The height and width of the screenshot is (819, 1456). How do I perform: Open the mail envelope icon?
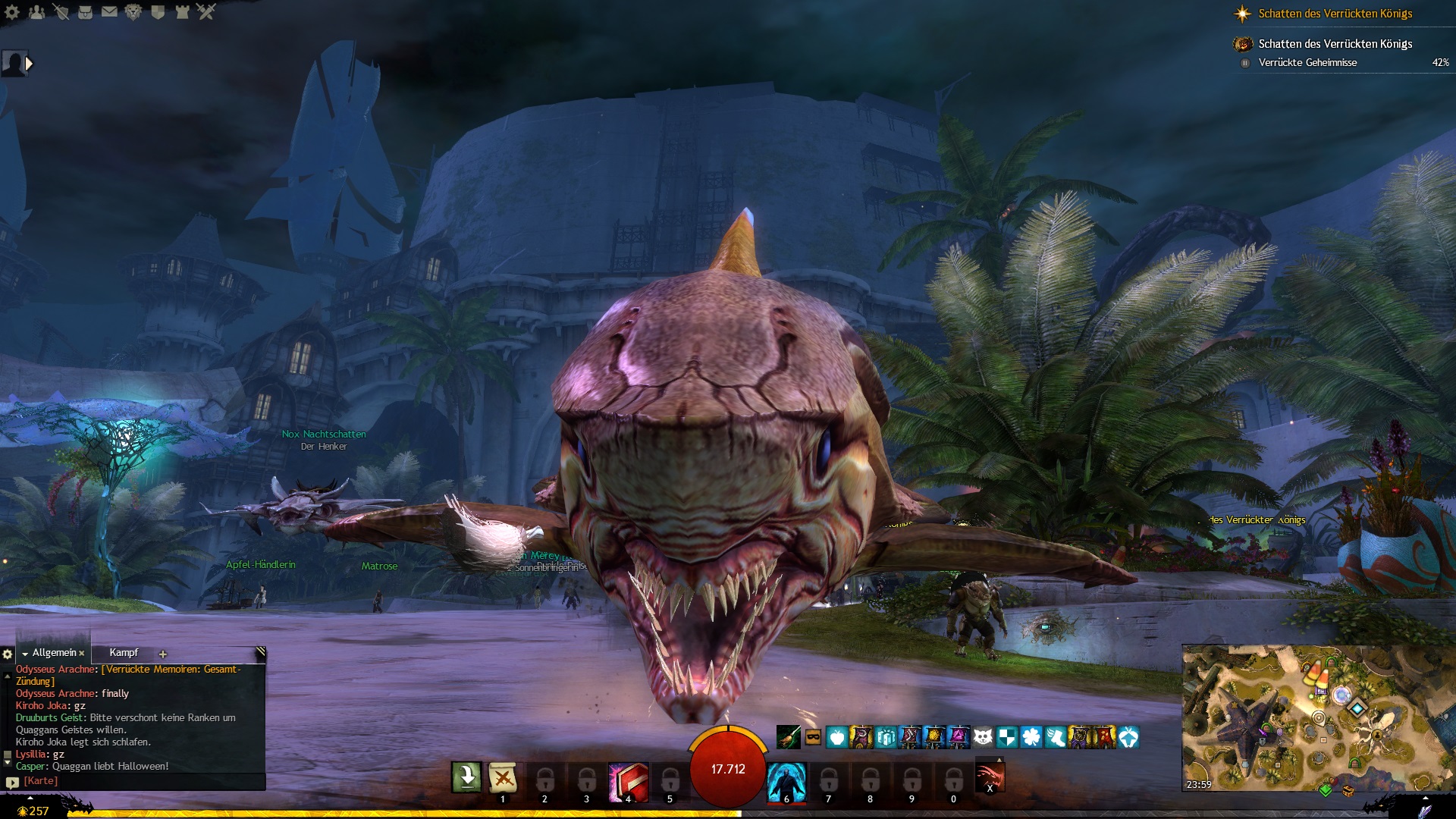coord(109,12)
